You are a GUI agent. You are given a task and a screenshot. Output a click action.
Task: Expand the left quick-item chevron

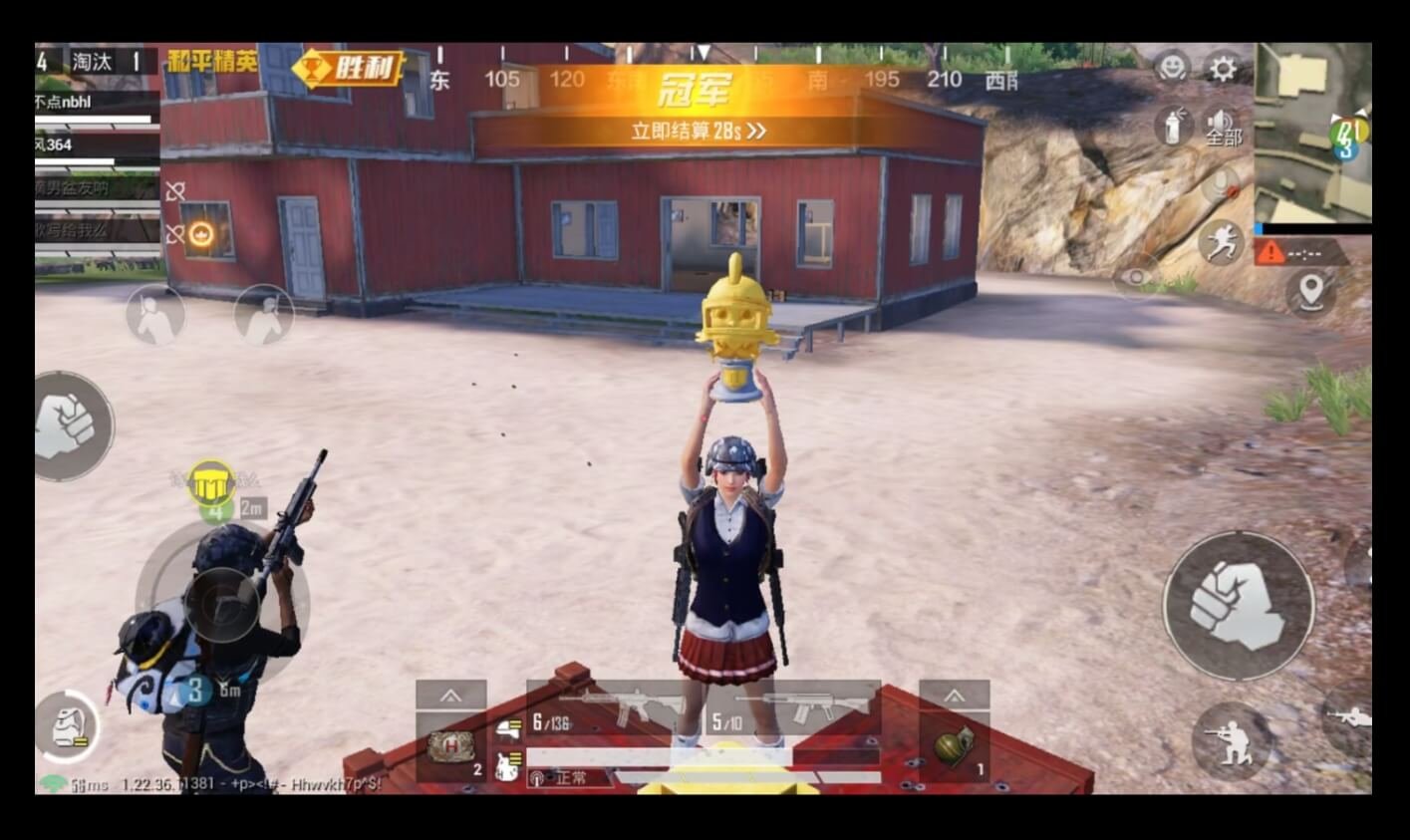click(453, 697)
